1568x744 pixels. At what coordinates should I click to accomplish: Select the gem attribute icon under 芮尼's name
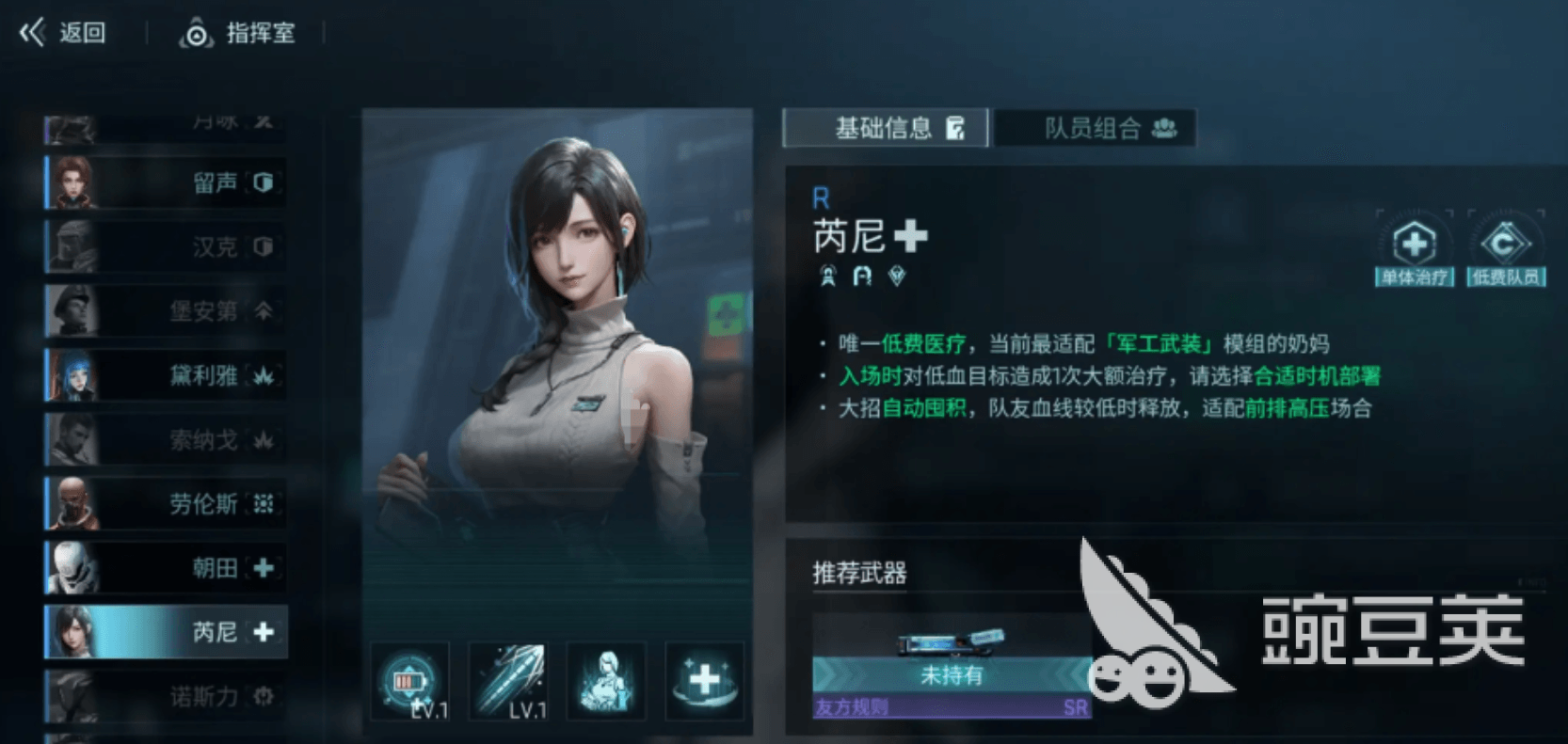(x=895, y=276)
